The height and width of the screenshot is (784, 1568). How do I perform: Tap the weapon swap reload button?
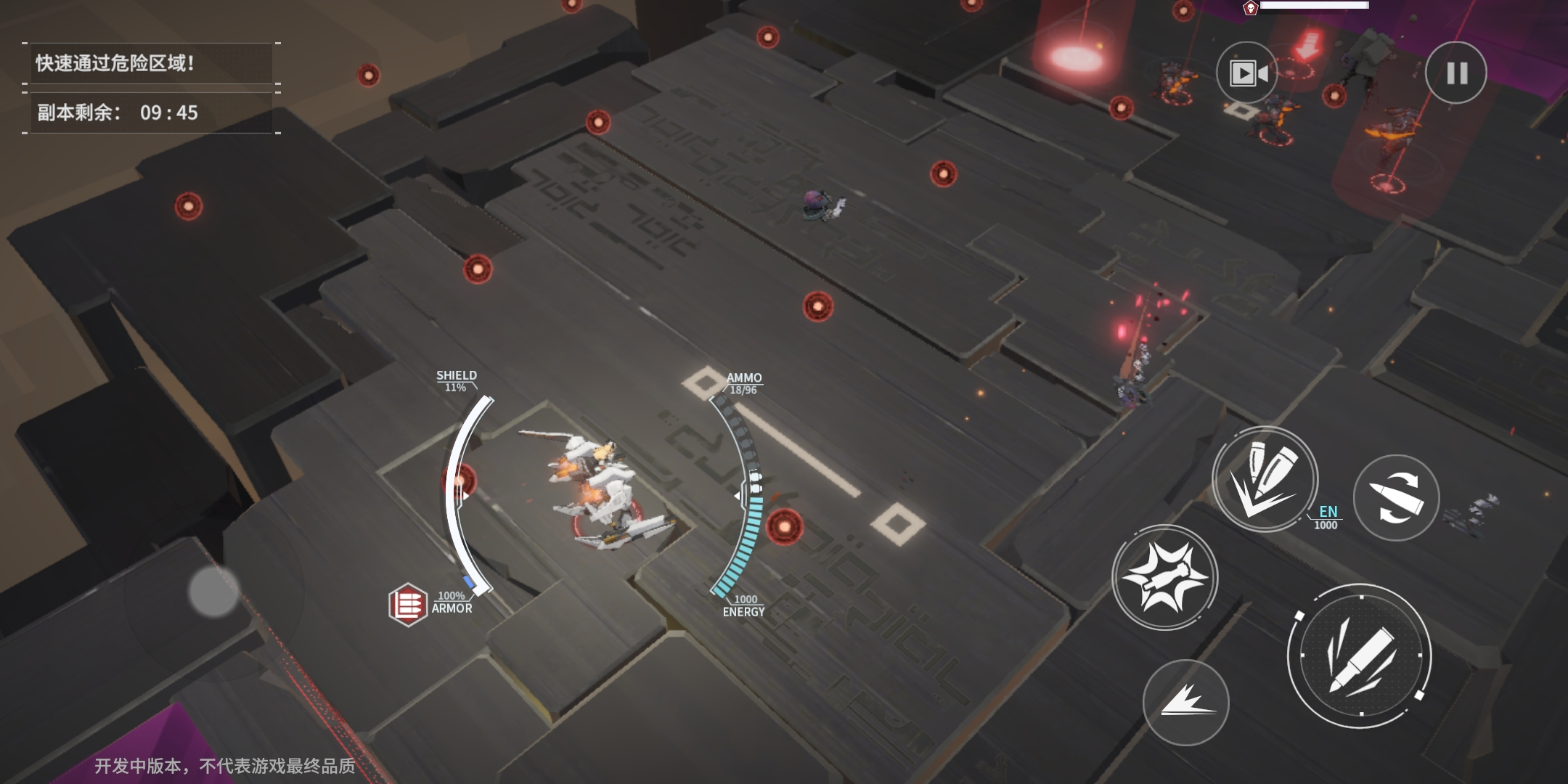(1396, 498)
